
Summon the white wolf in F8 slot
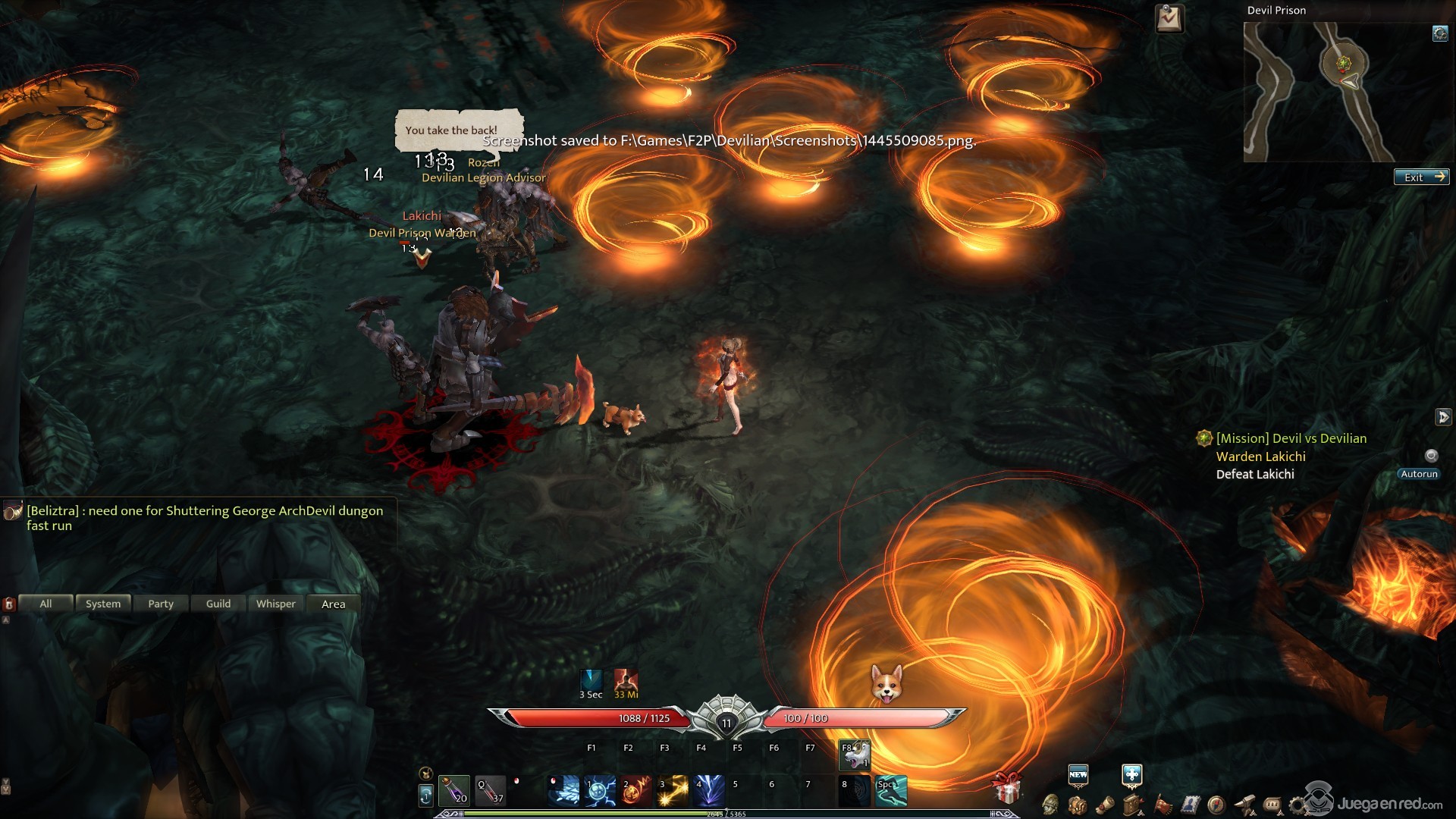[855, 755]
